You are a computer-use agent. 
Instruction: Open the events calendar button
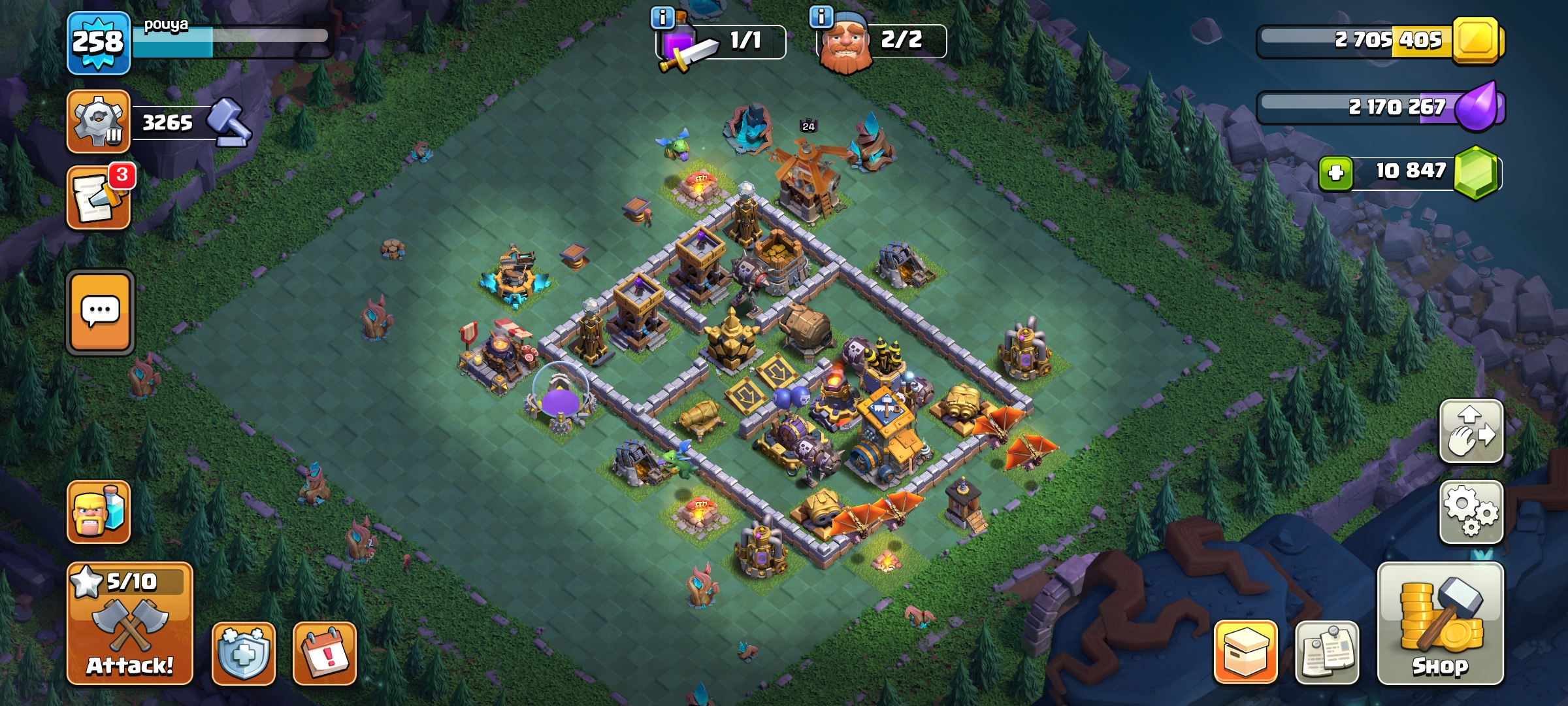(325, 653)
